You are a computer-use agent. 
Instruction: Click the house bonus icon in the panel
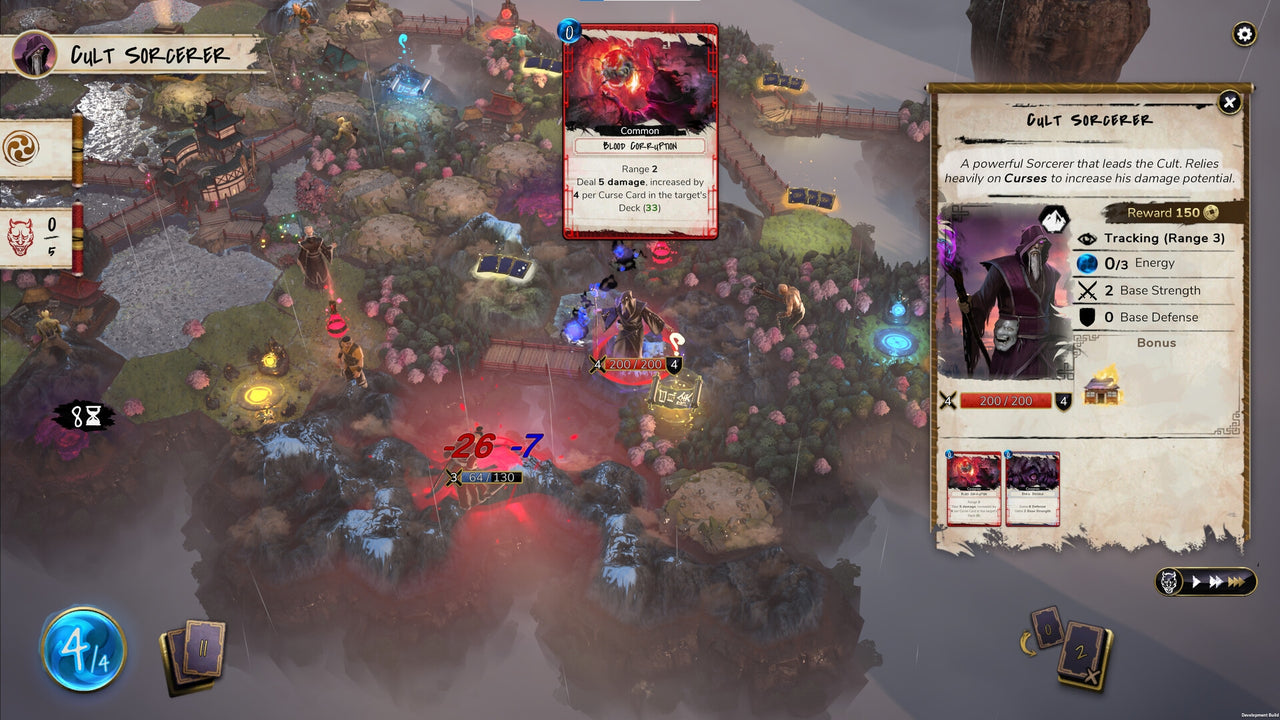click(1102, 385)
